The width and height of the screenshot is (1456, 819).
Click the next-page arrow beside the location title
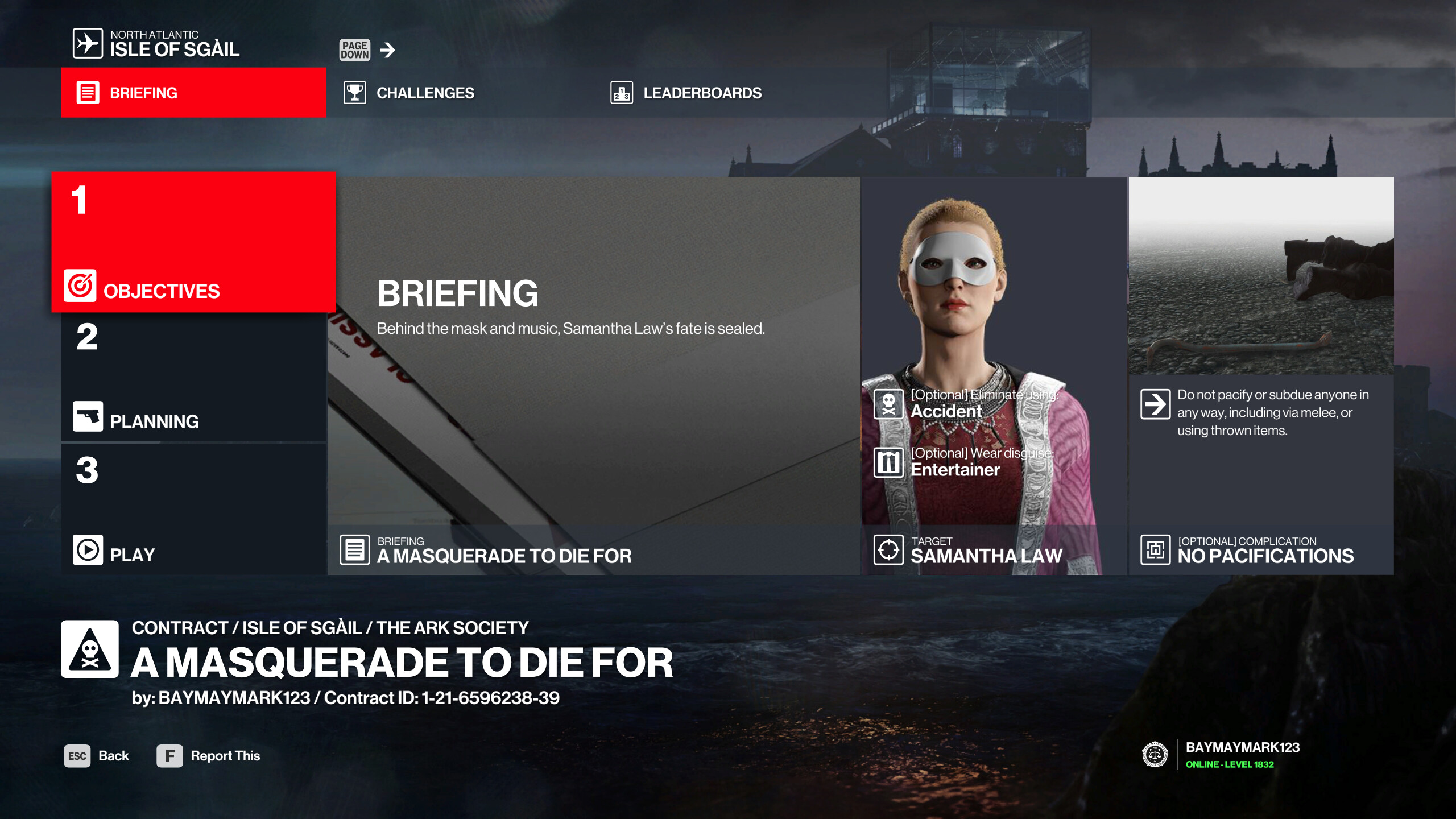click(387, 50)
